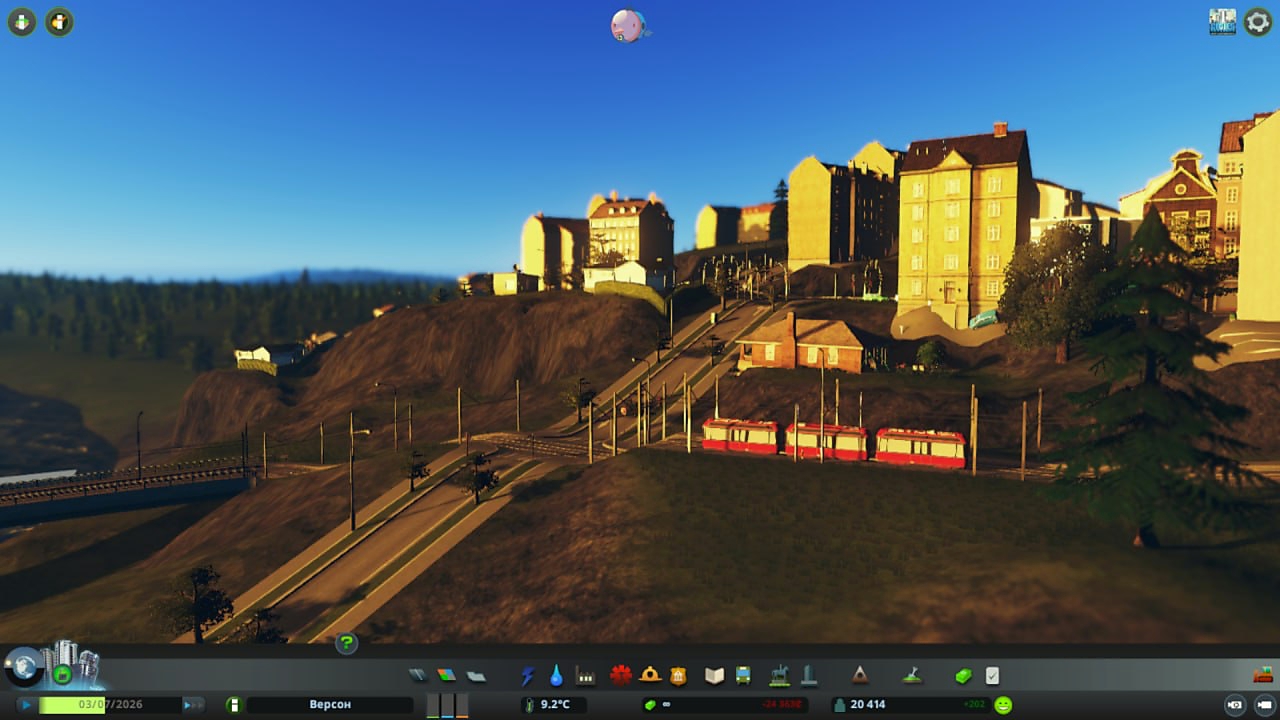Open the fire department helmet menu
This screenshot has width=1280, height=720.
click(650, 675)
